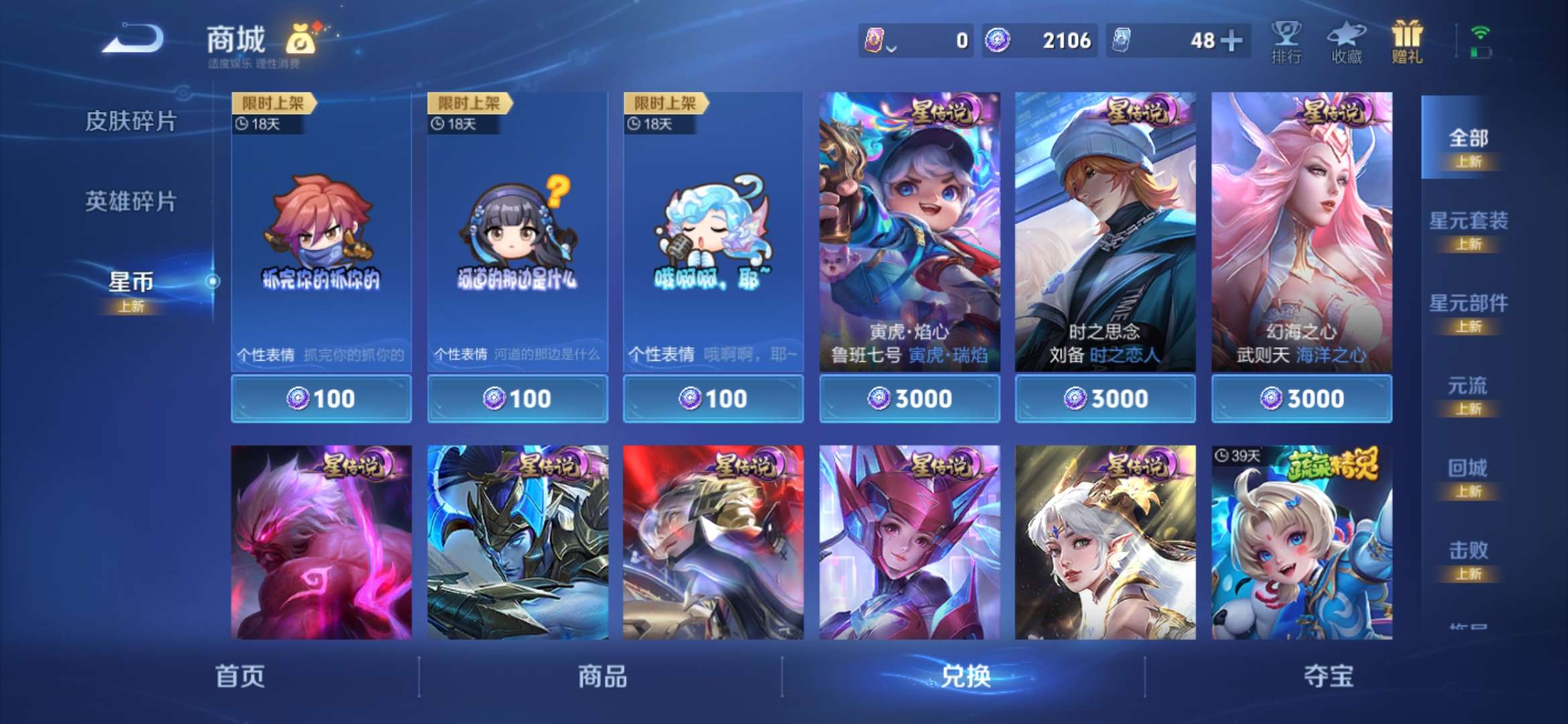Open the wallet icon next to 商城 title
The image size is (1568, 724).
click(x=305, y=39)
